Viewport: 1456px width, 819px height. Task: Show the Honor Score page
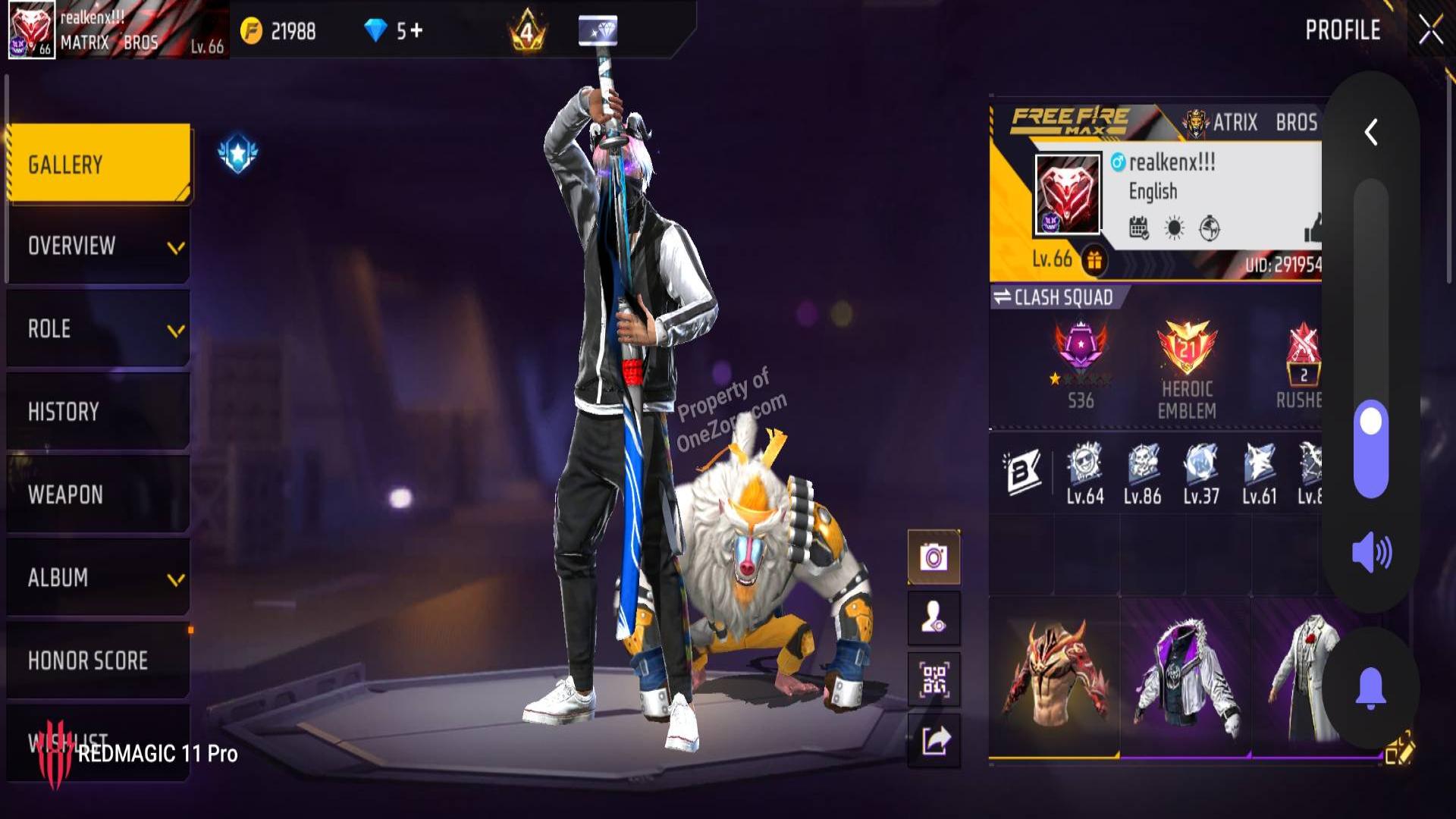(99, 661)
